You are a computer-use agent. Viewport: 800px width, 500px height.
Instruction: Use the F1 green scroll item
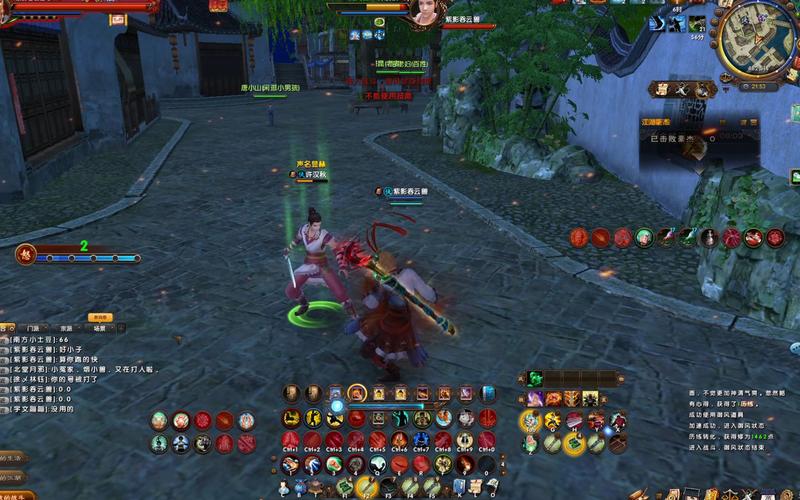click(345, 486)
